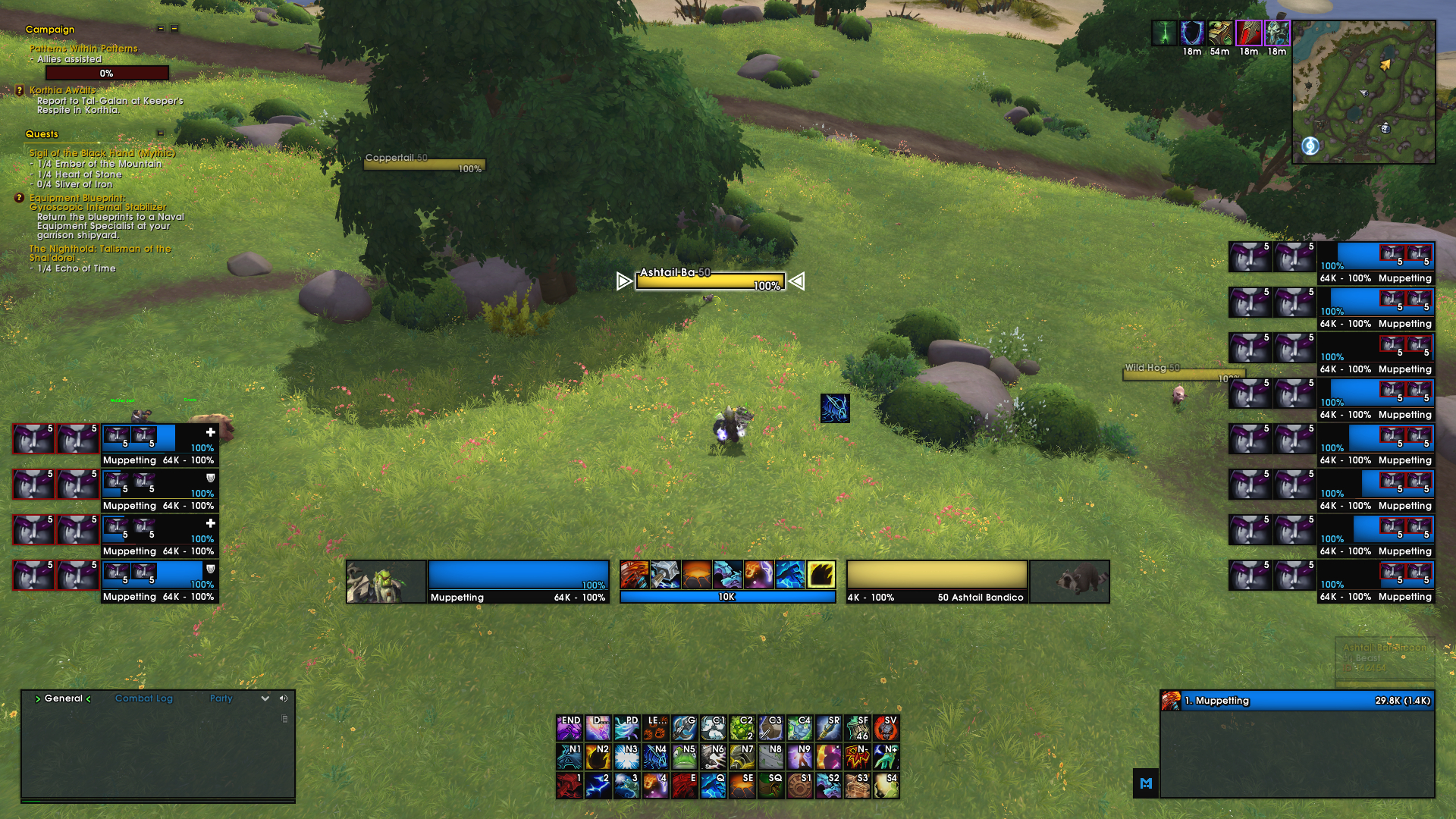Select the Muppetting row in damage meter

click(1297, 701)
